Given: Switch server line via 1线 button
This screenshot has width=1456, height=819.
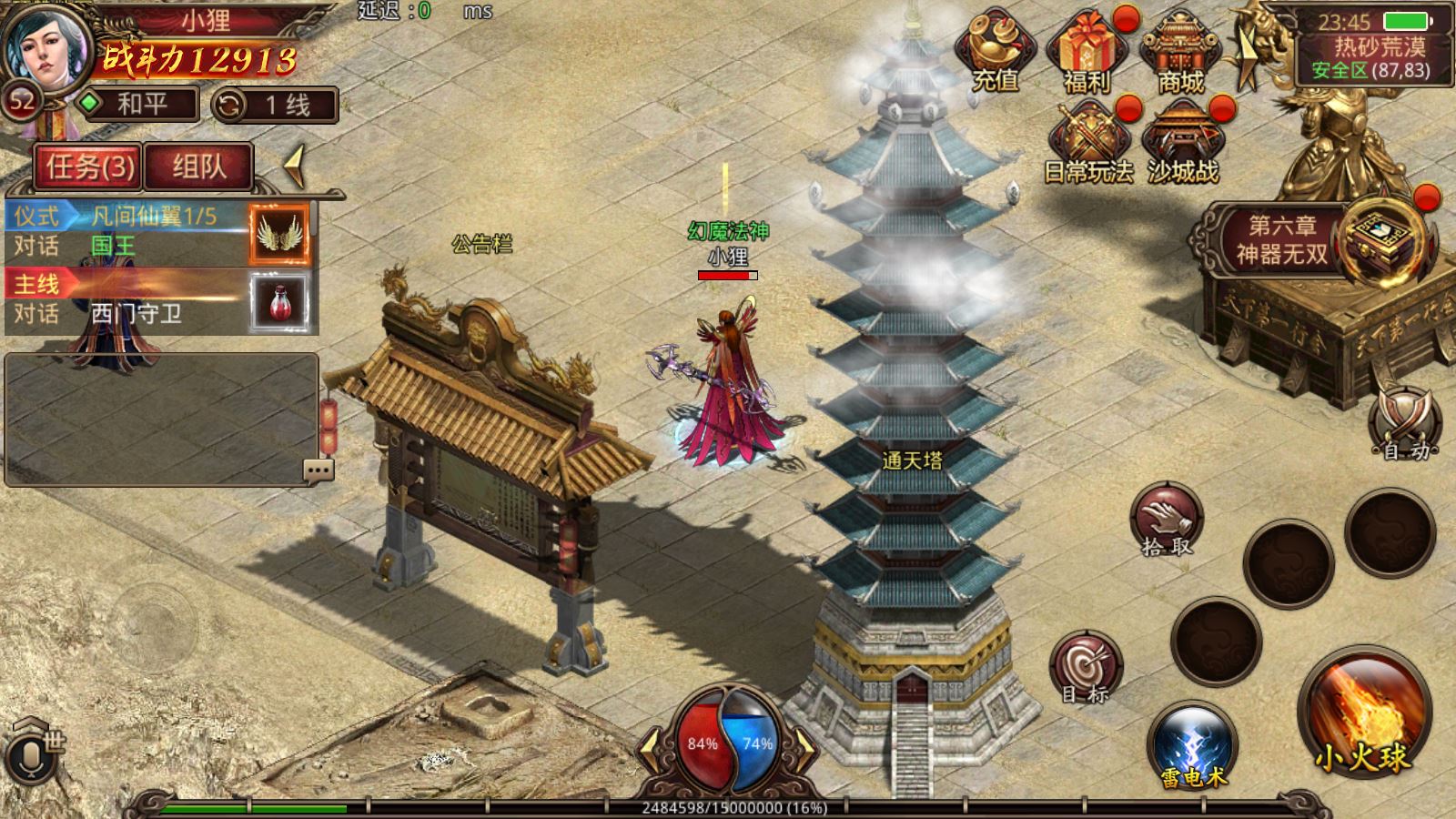Looking at the screenshot, I should pyautogui.click(x=275, y=105).
